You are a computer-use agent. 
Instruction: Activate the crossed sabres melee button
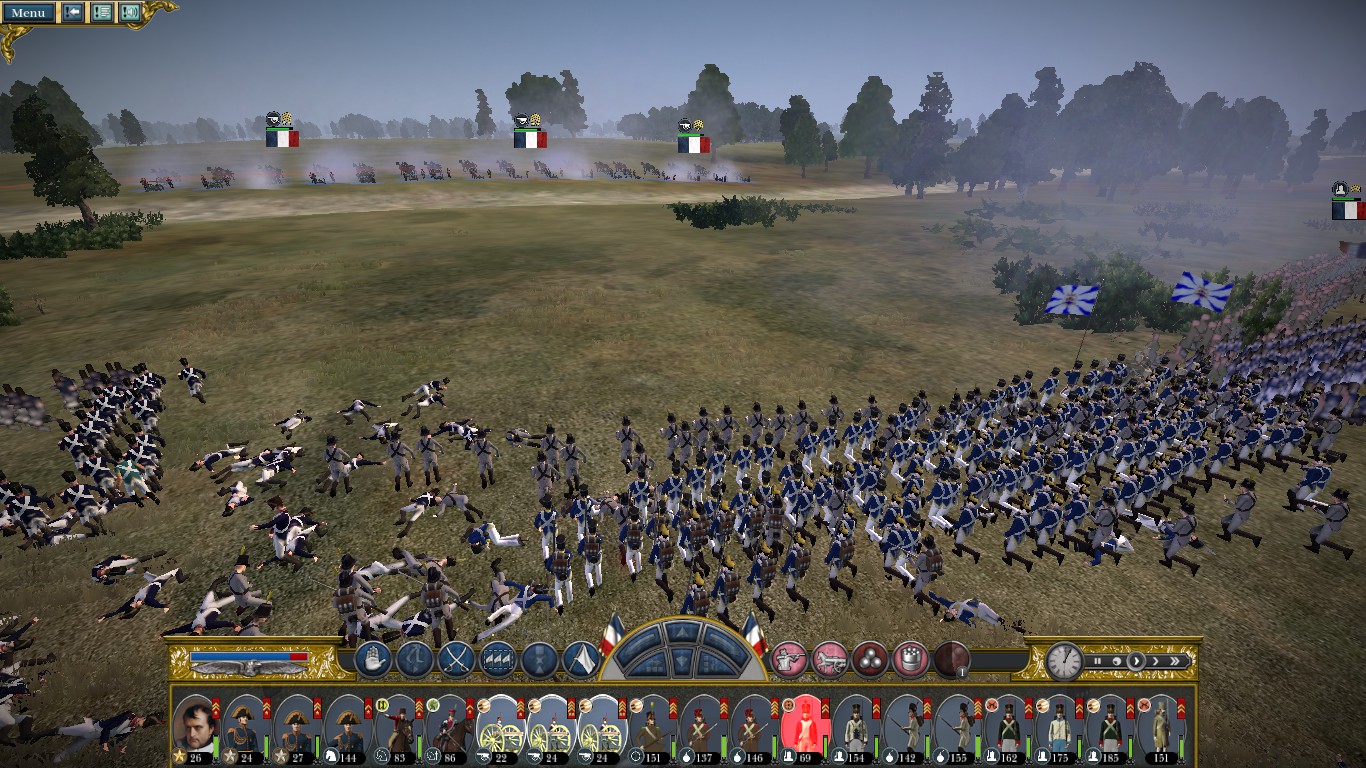[456, 659]
